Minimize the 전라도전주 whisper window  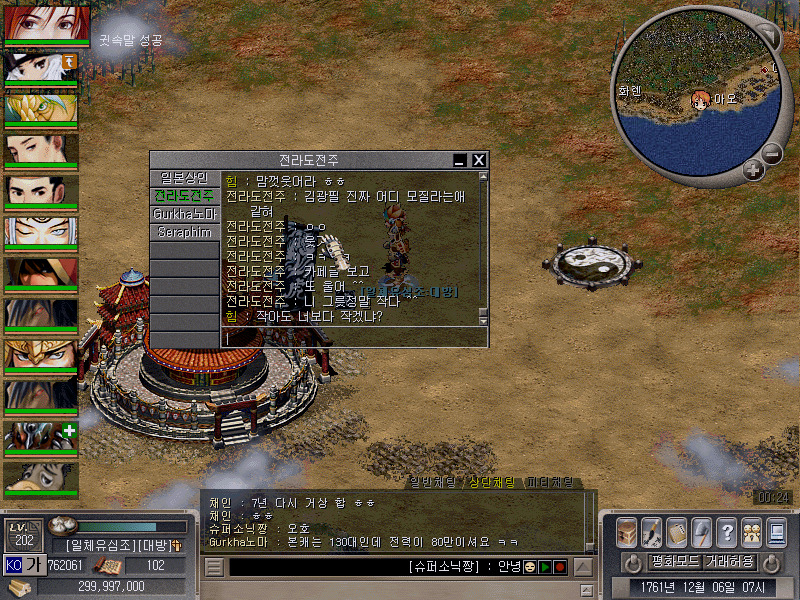pyautogui.click(x=460, y=160)
